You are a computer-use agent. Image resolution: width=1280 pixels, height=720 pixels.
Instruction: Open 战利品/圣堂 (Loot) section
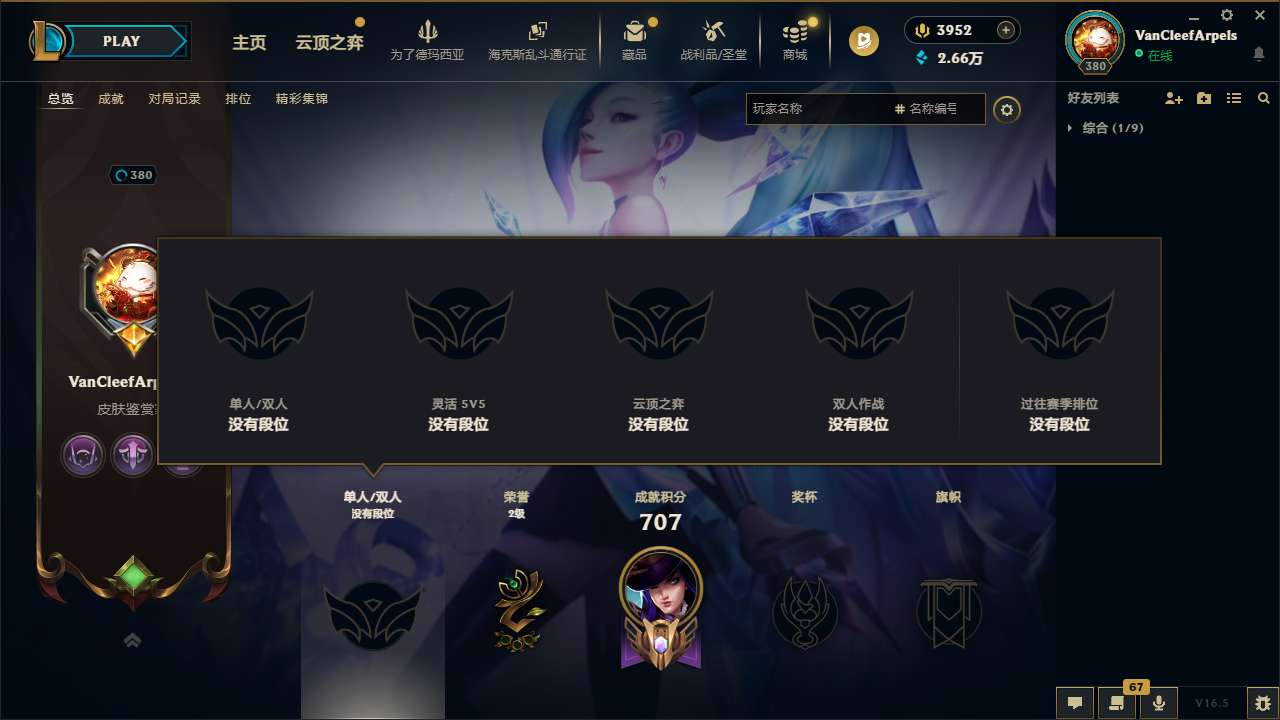(x=714, y=40)
